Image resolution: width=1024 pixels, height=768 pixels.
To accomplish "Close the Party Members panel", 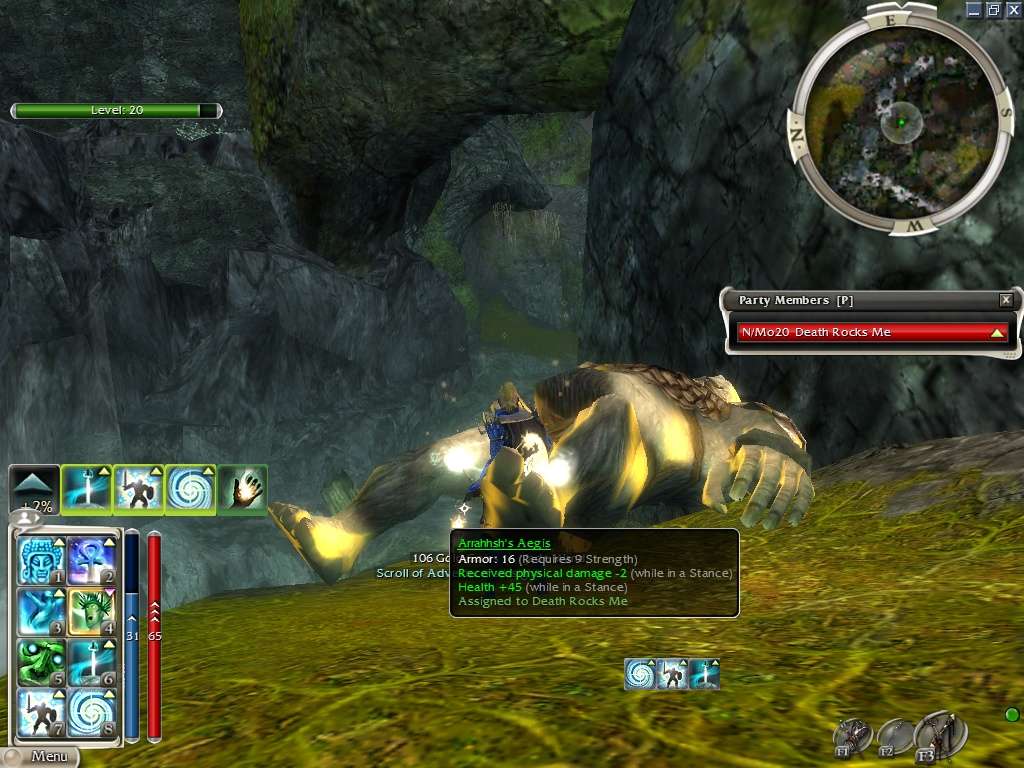I will (x=1006, y=300).
